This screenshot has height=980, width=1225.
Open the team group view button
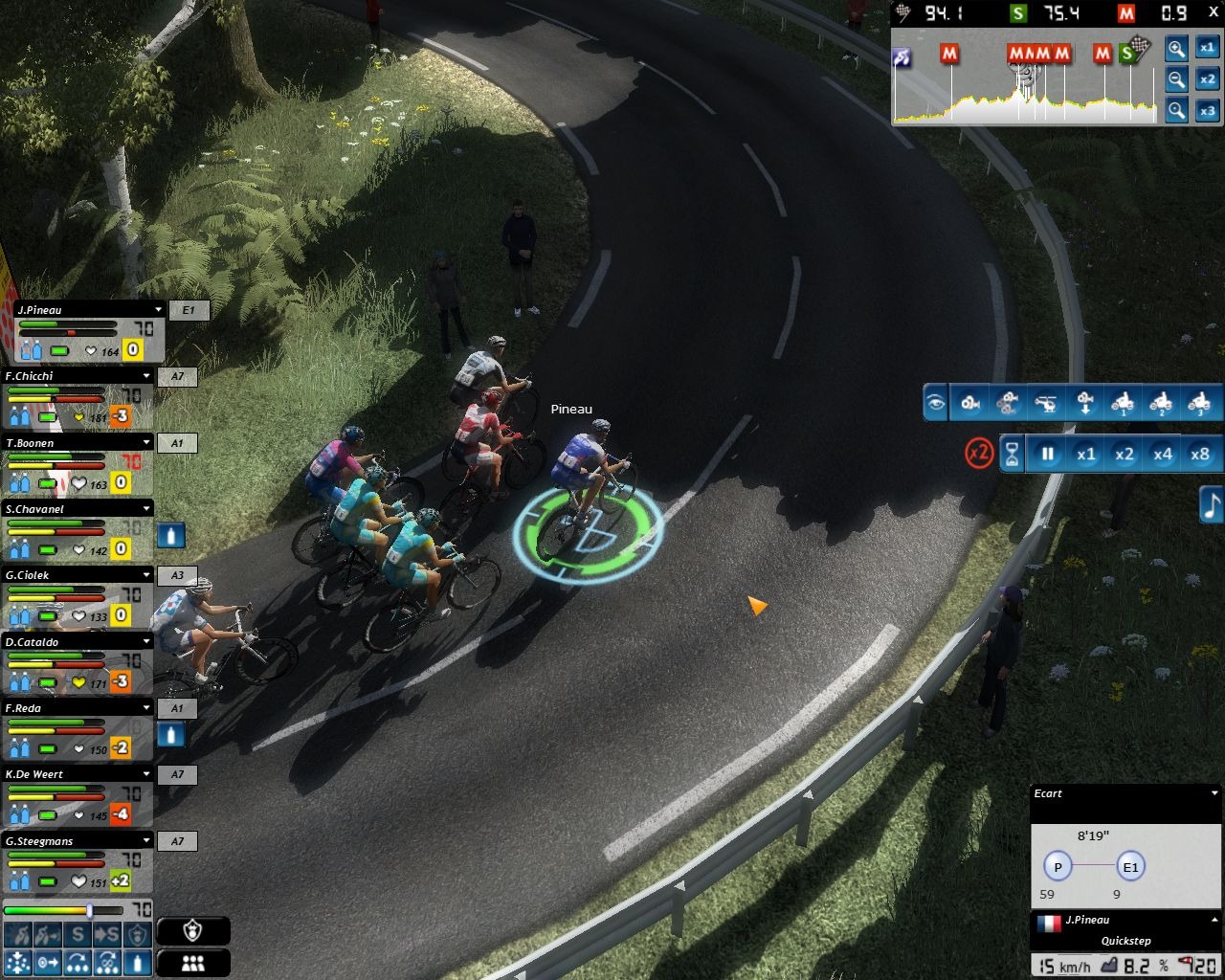pos(193,963)
